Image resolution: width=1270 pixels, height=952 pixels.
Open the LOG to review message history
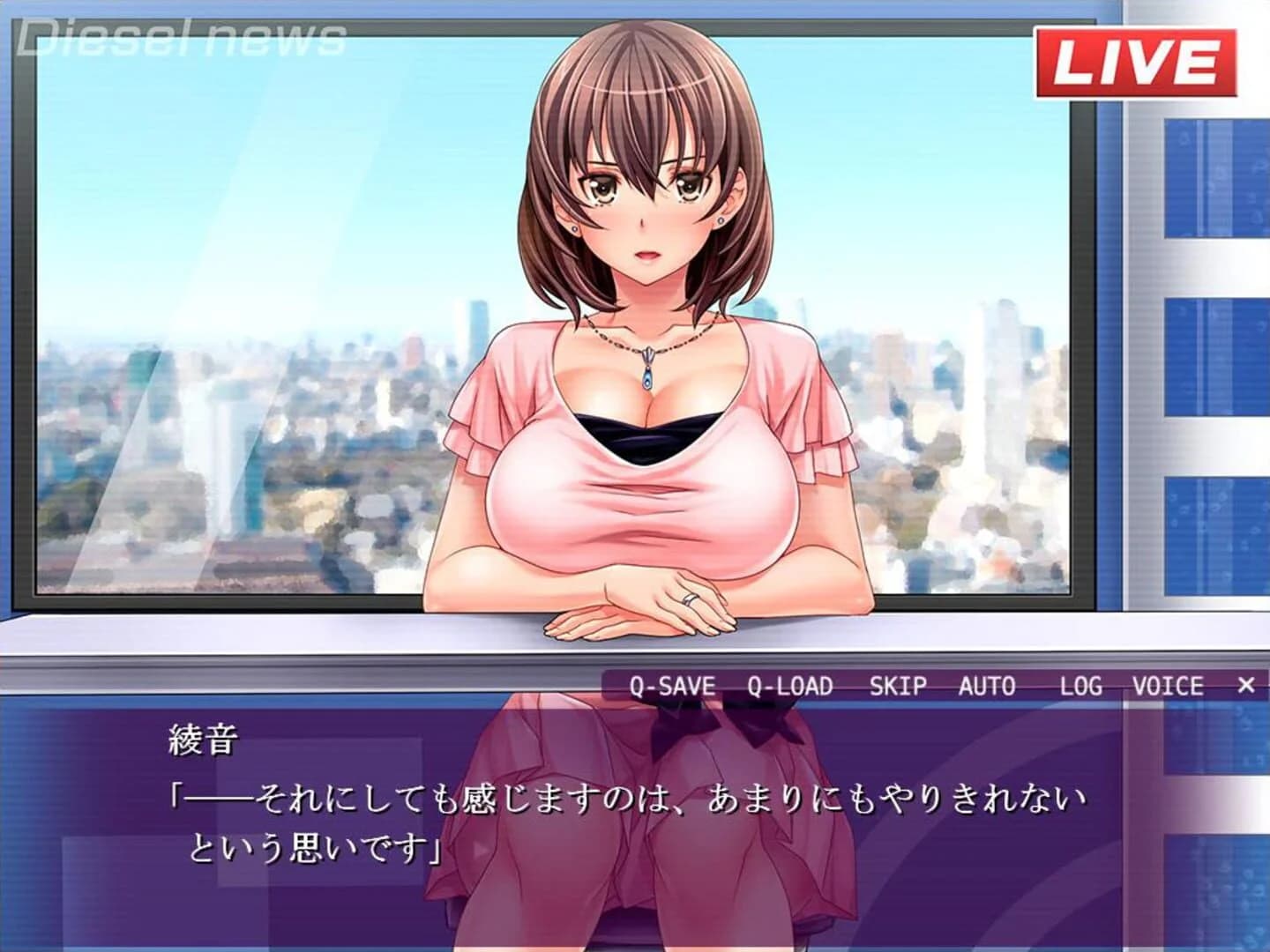pos(1082,685)
